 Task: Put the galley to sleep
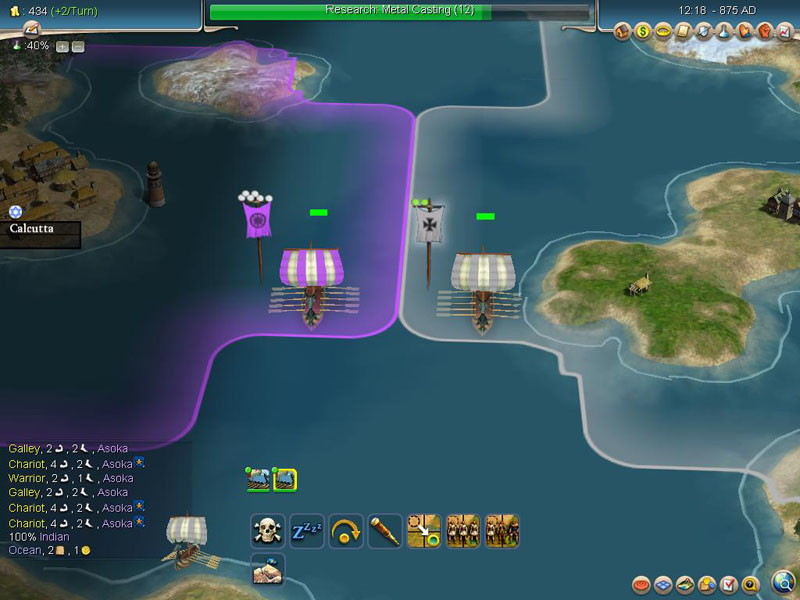[x=305, y=530]
